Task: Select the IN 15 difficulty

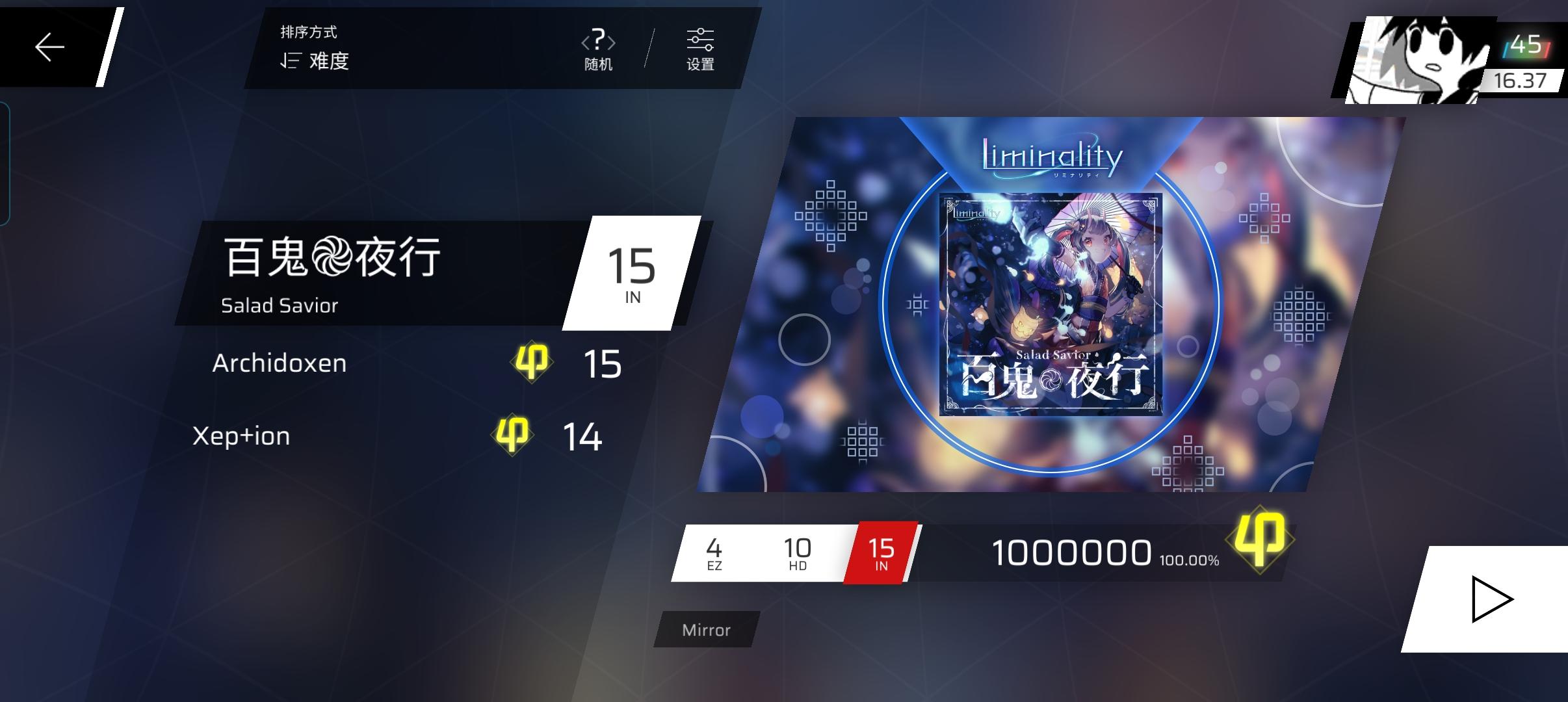Action: (x=882, y=552)
